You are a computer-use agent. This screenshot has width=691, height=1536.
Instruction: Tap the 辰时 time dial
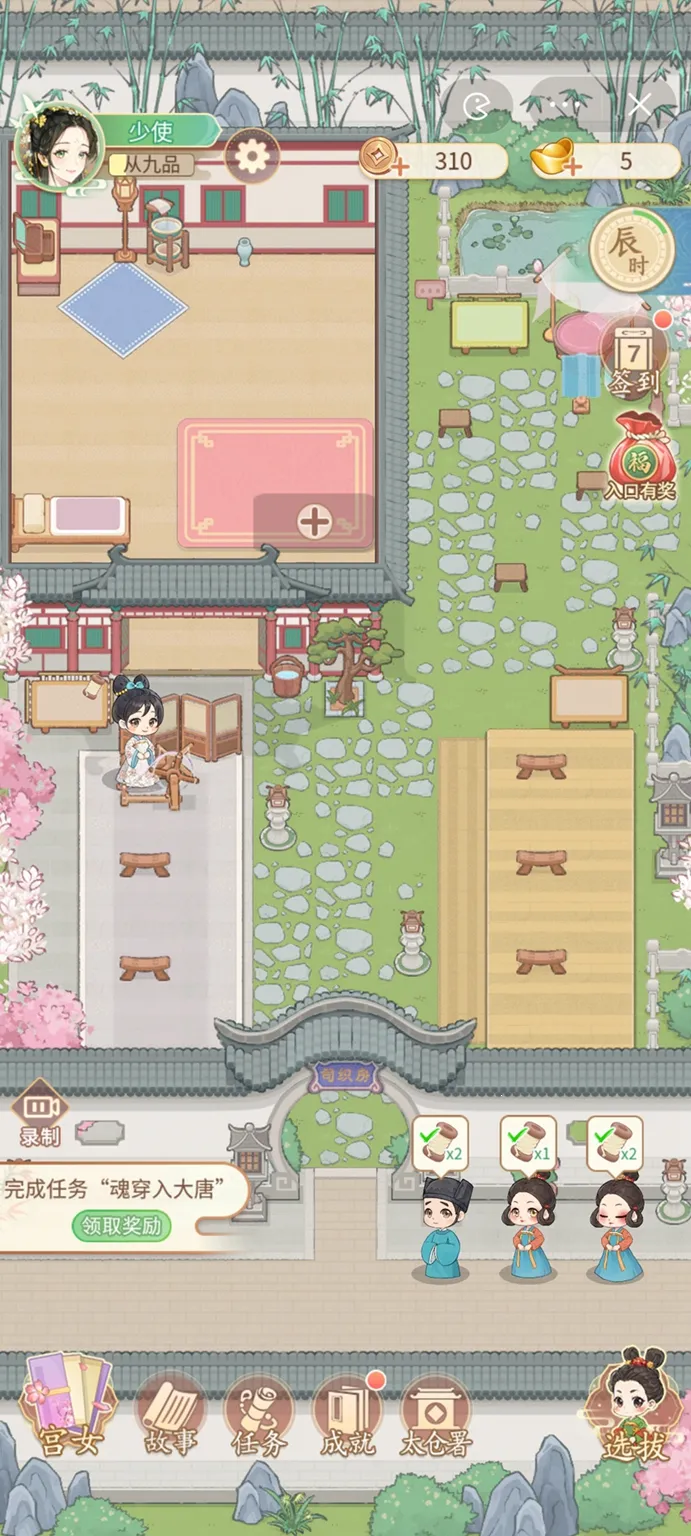pyautogui.click(x=628, y=249)
